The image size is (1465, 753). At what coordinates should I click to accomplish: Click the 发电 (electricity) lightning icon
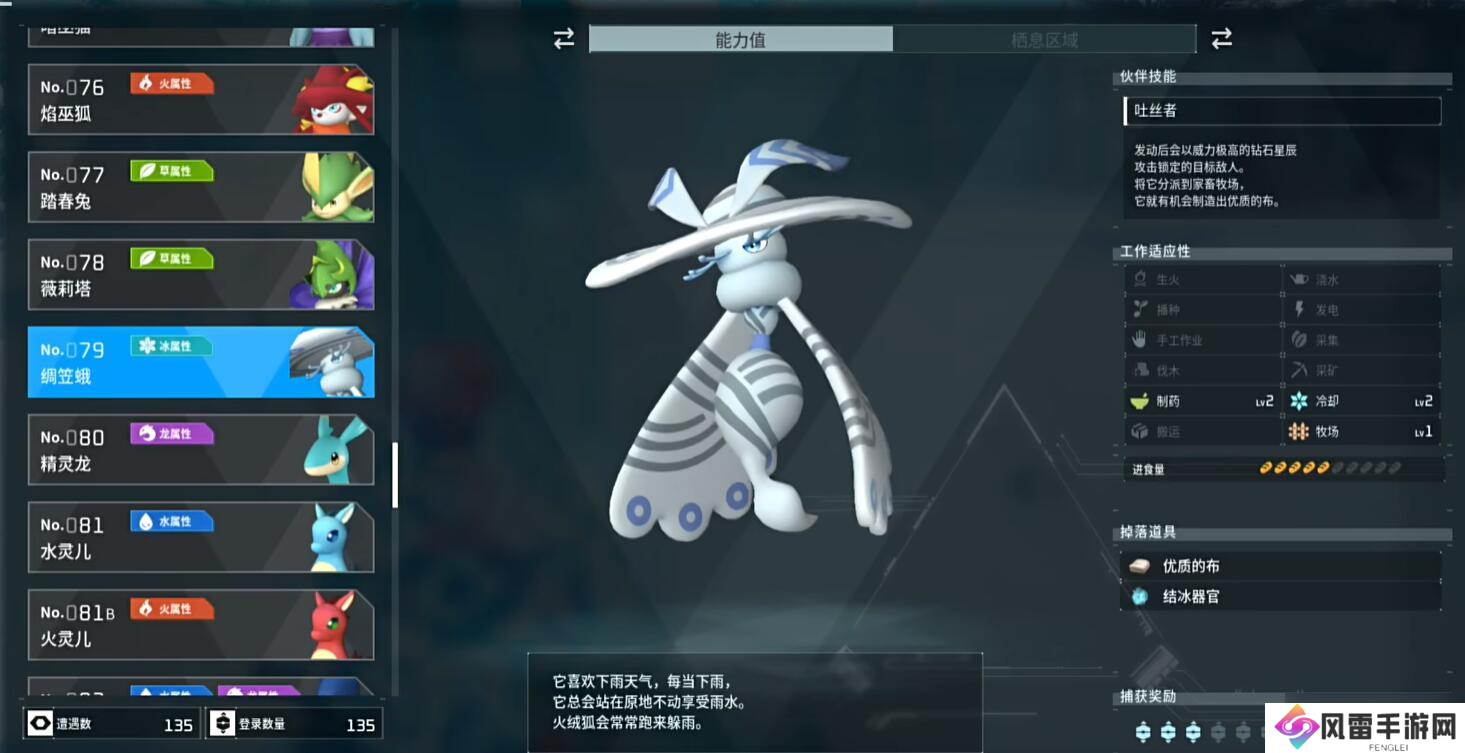1297,309
